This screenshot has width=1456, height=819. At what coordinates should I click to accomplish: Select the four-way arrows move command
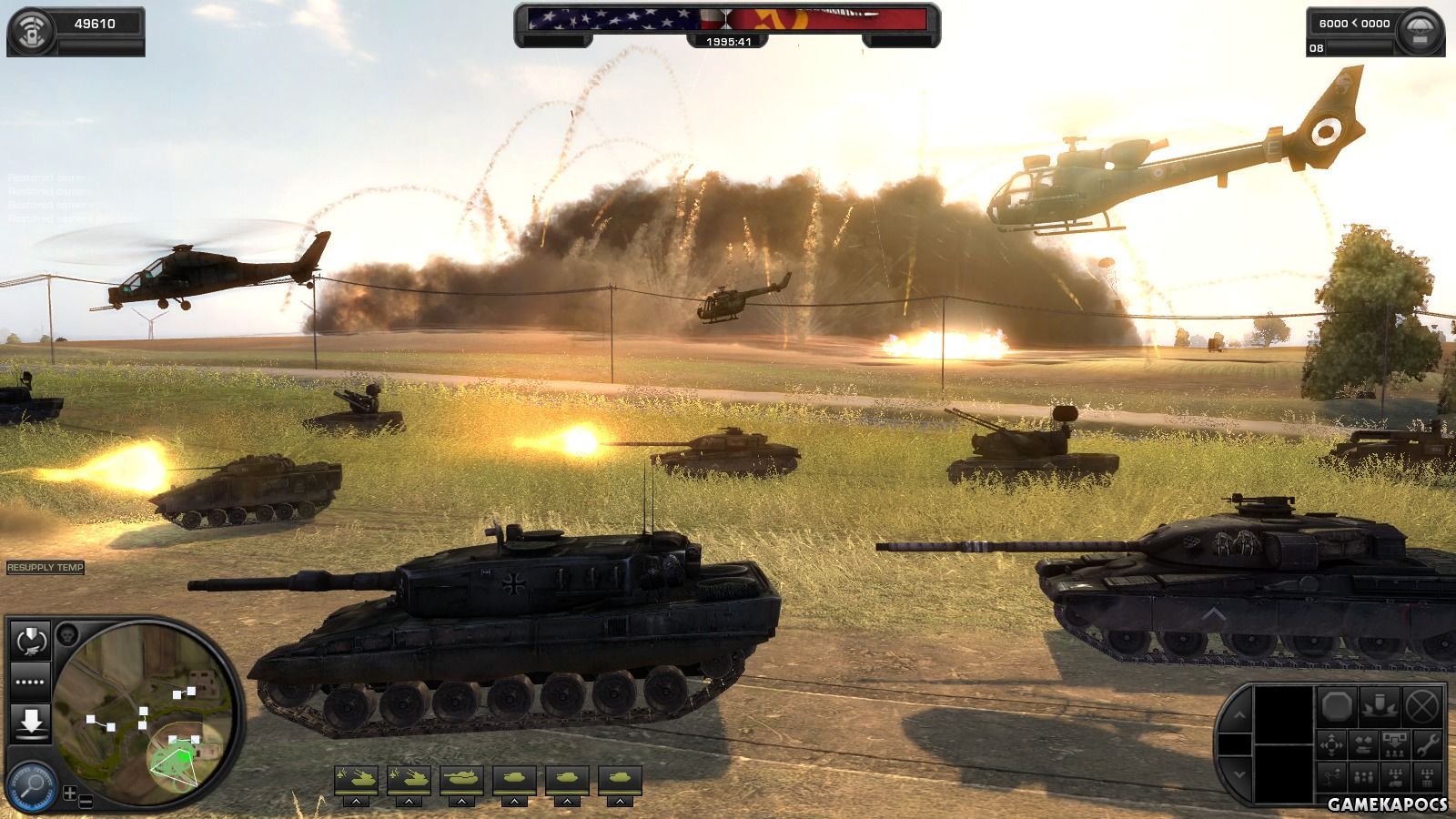(x=1331, y=746)
